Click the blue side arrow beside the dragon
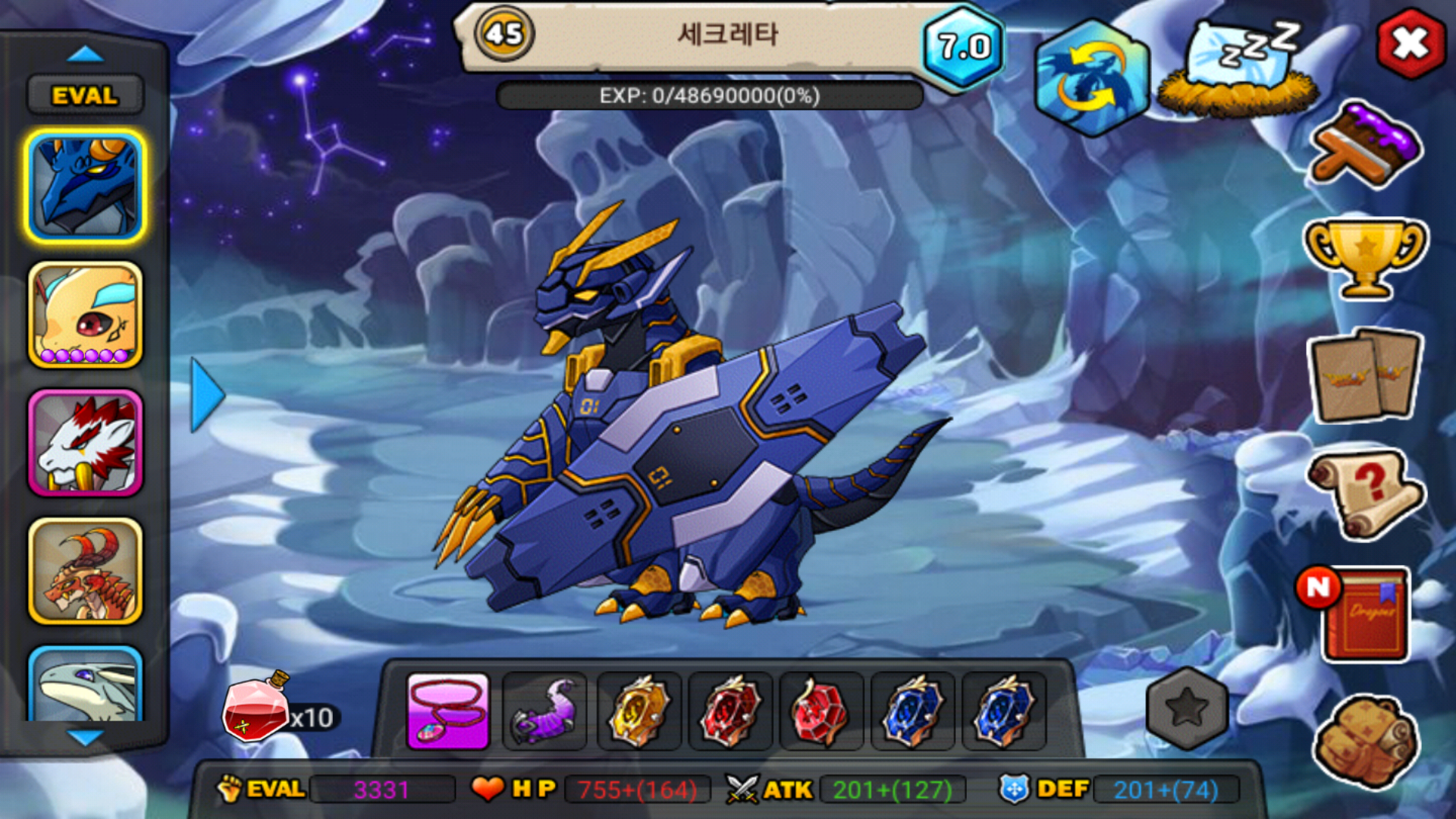 (207, 394)
